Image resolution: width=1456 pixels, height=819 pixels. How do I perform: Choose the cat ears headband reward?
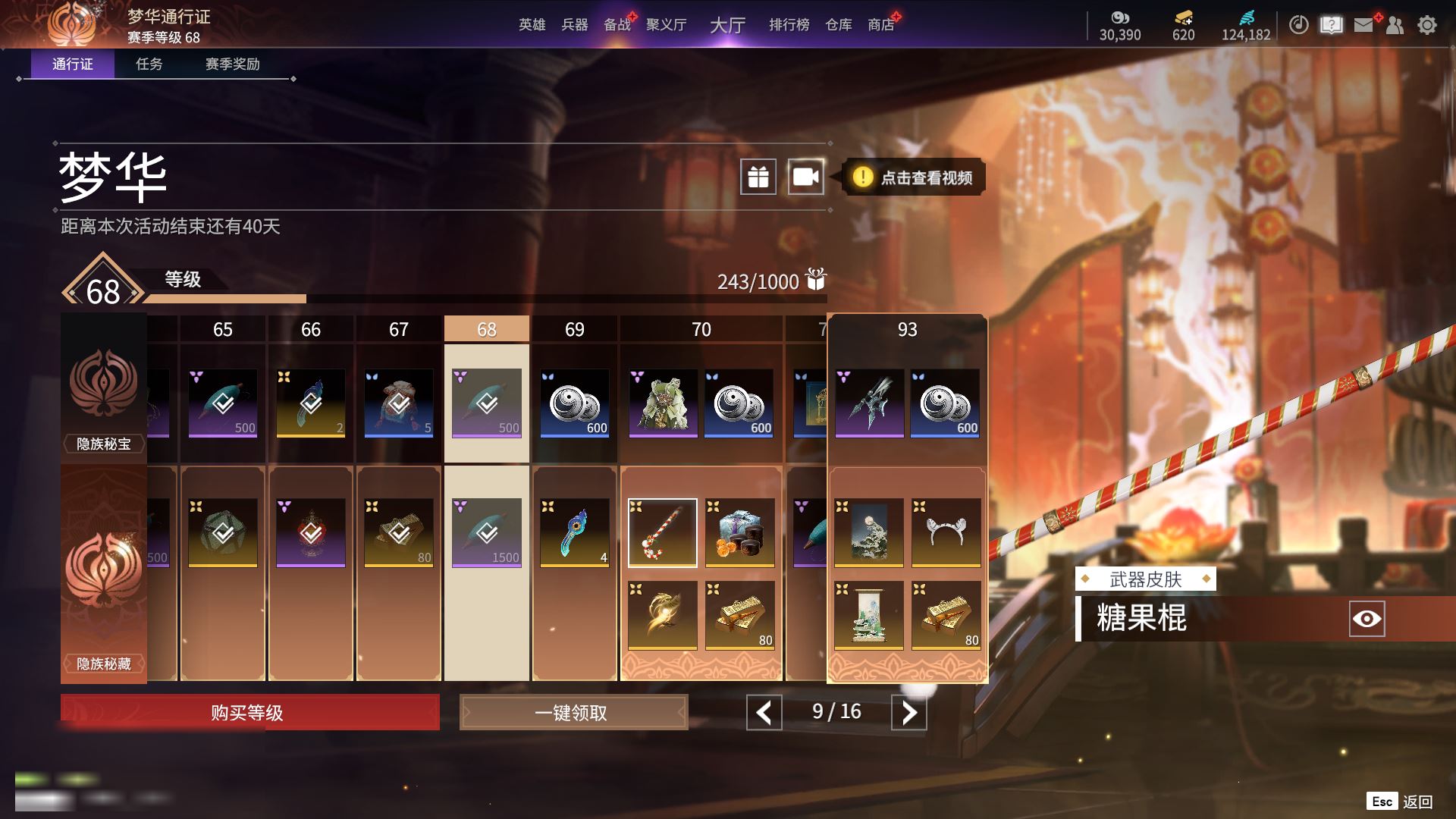click(946, 532)
